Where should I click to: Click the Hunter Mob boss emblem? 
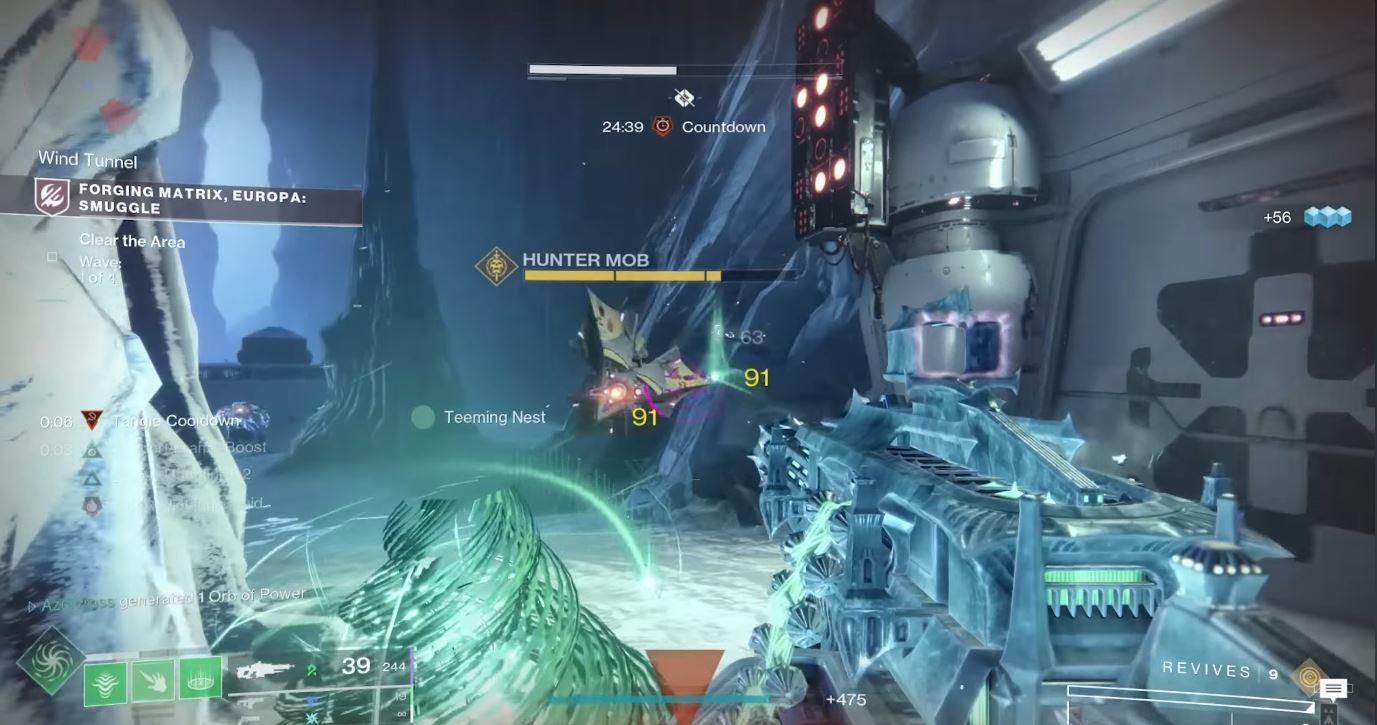click(x=496, y=267)
